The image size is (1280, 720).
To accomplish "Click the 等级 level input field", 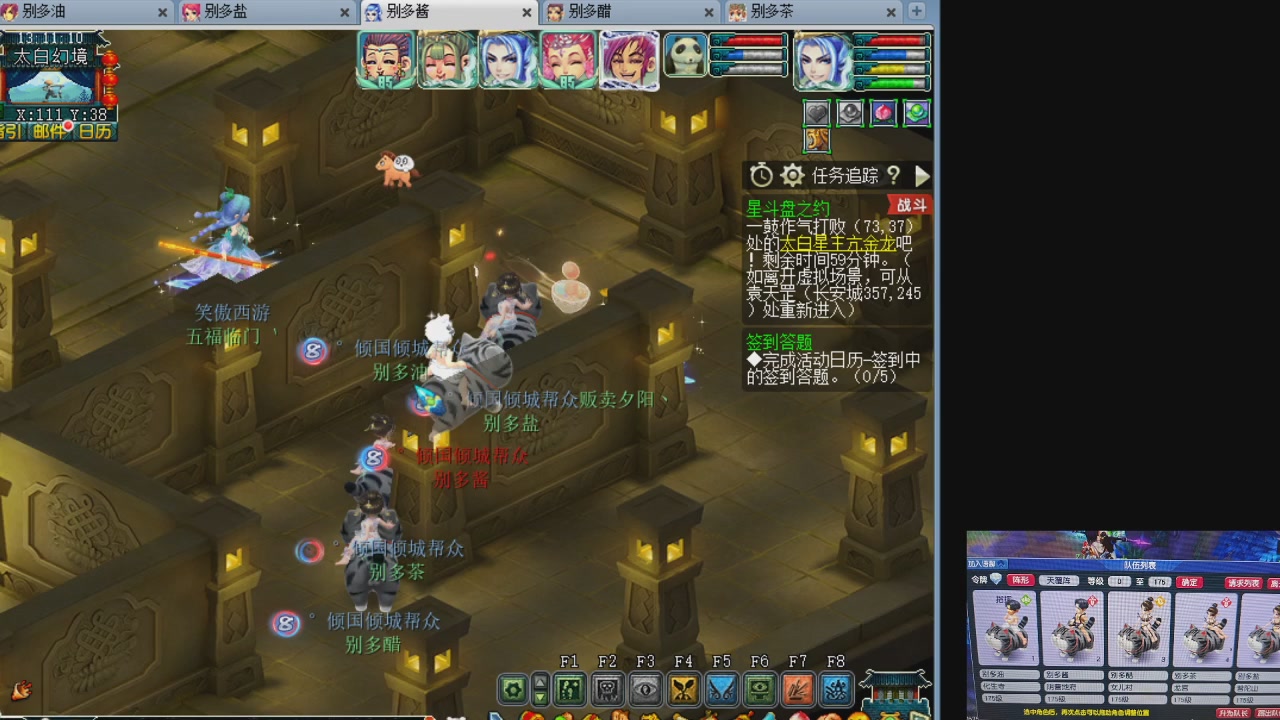I will [x=1119, y=581].
